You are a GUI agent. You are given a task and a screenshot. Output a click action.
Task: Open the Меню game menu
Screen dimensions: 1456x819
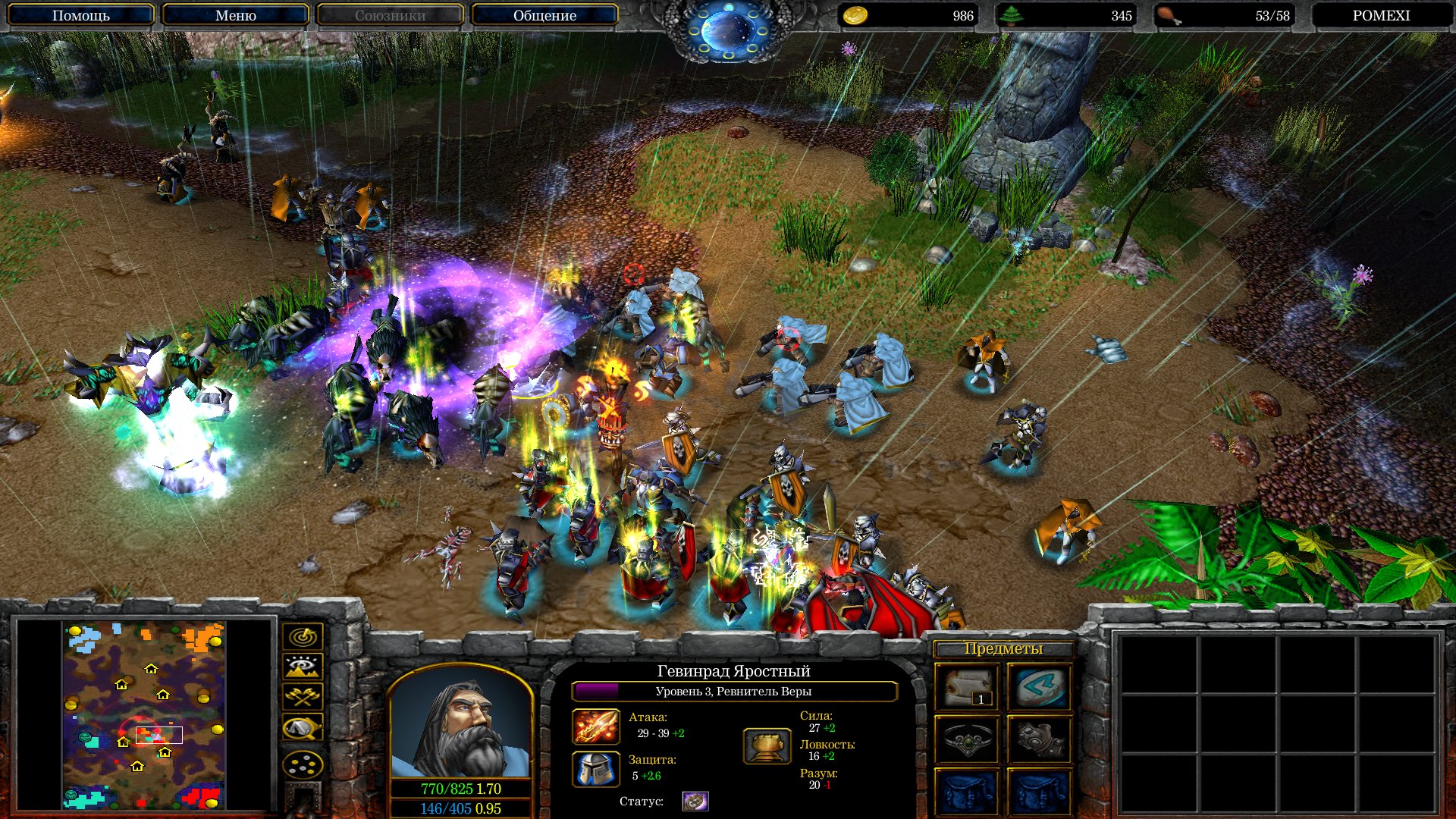[235, 15]
